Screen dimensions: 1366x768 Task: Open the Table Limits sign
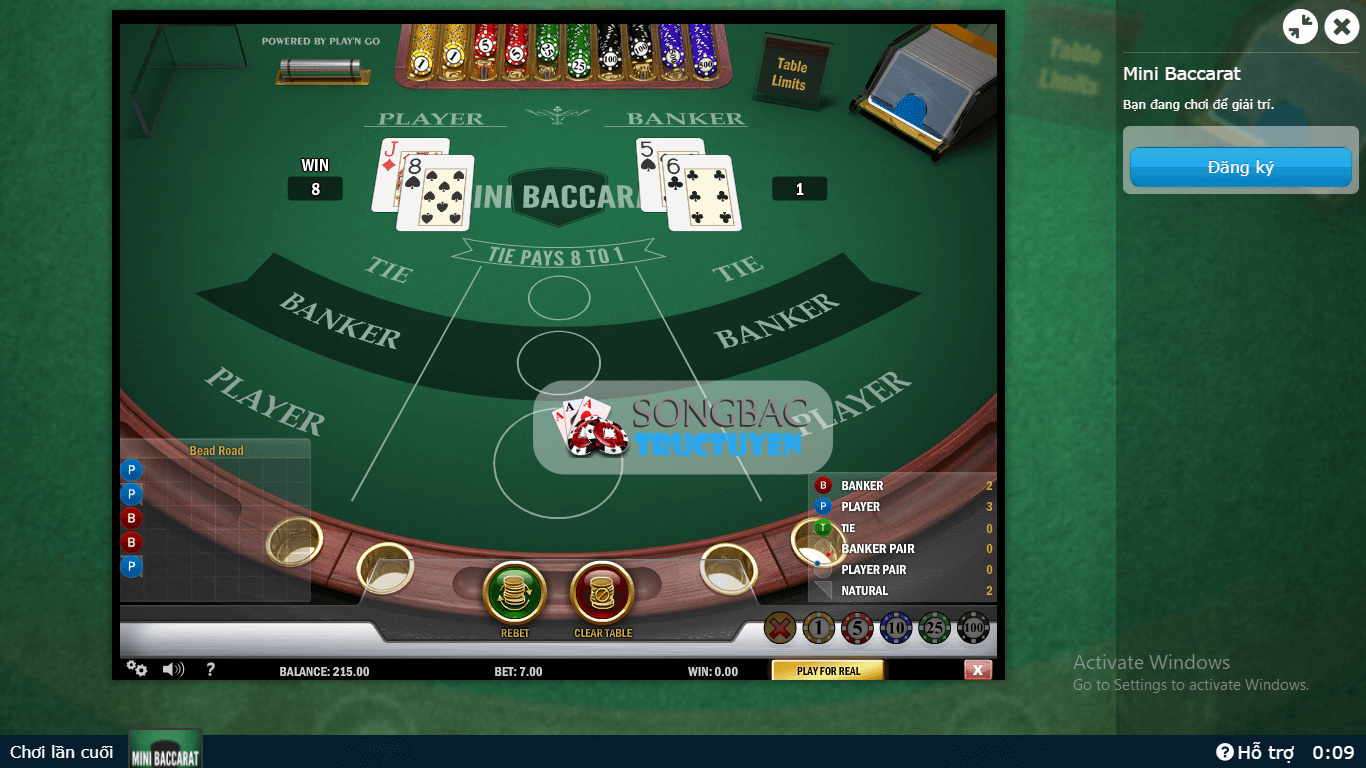pyautogui.click(x=789, y=73)
